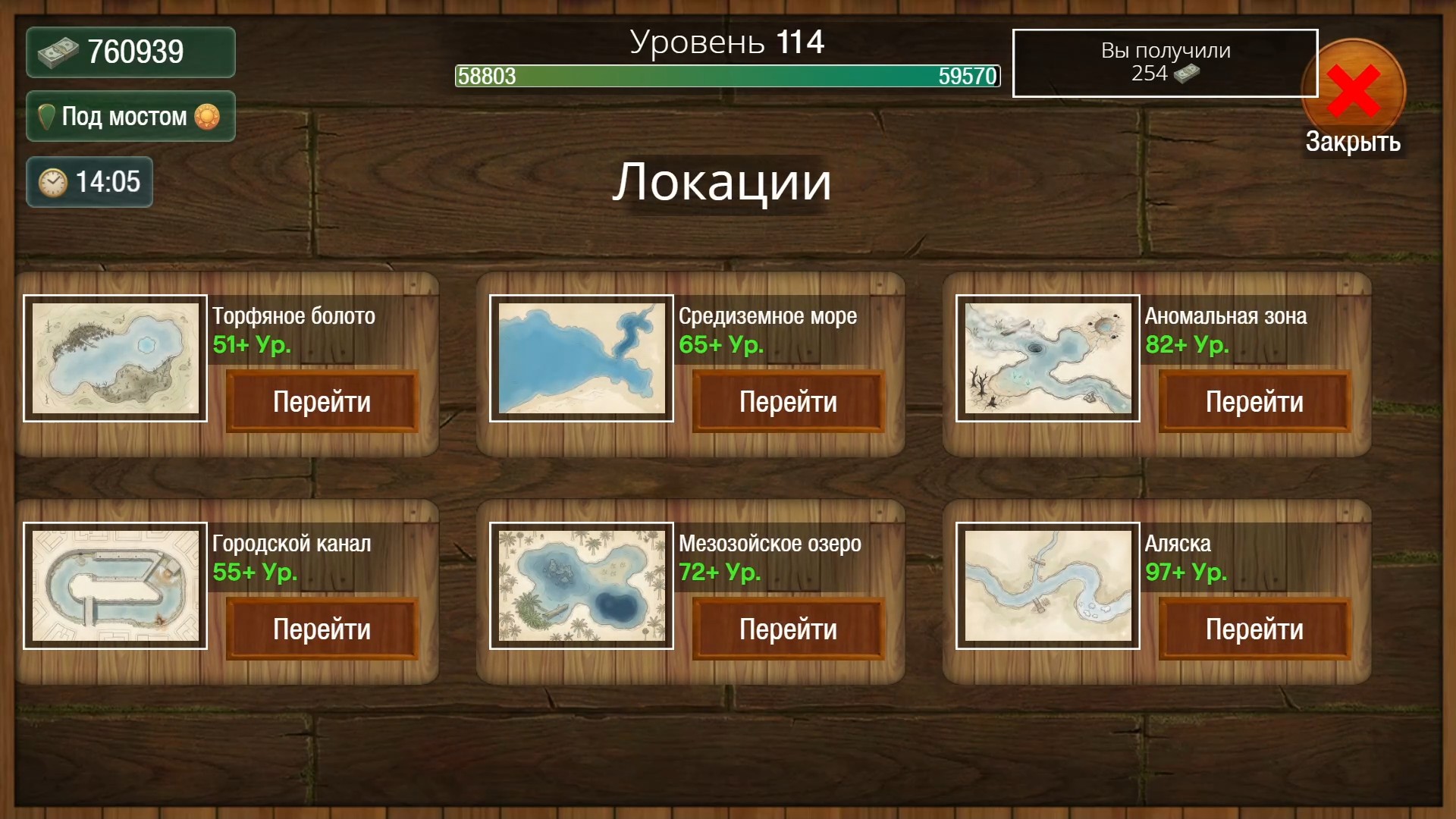Open the Под мостом location panel
Screen dimensions: 1456x819
point(129,116)
